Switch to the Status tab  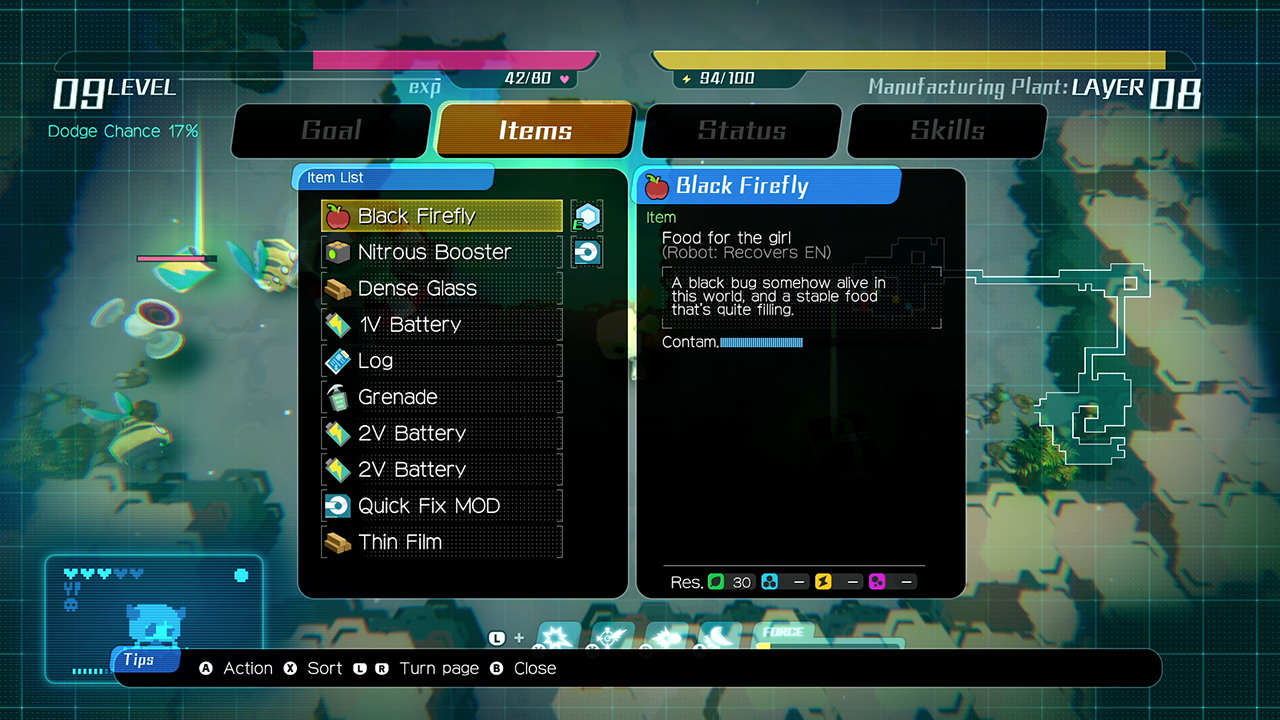coord(741,131)
